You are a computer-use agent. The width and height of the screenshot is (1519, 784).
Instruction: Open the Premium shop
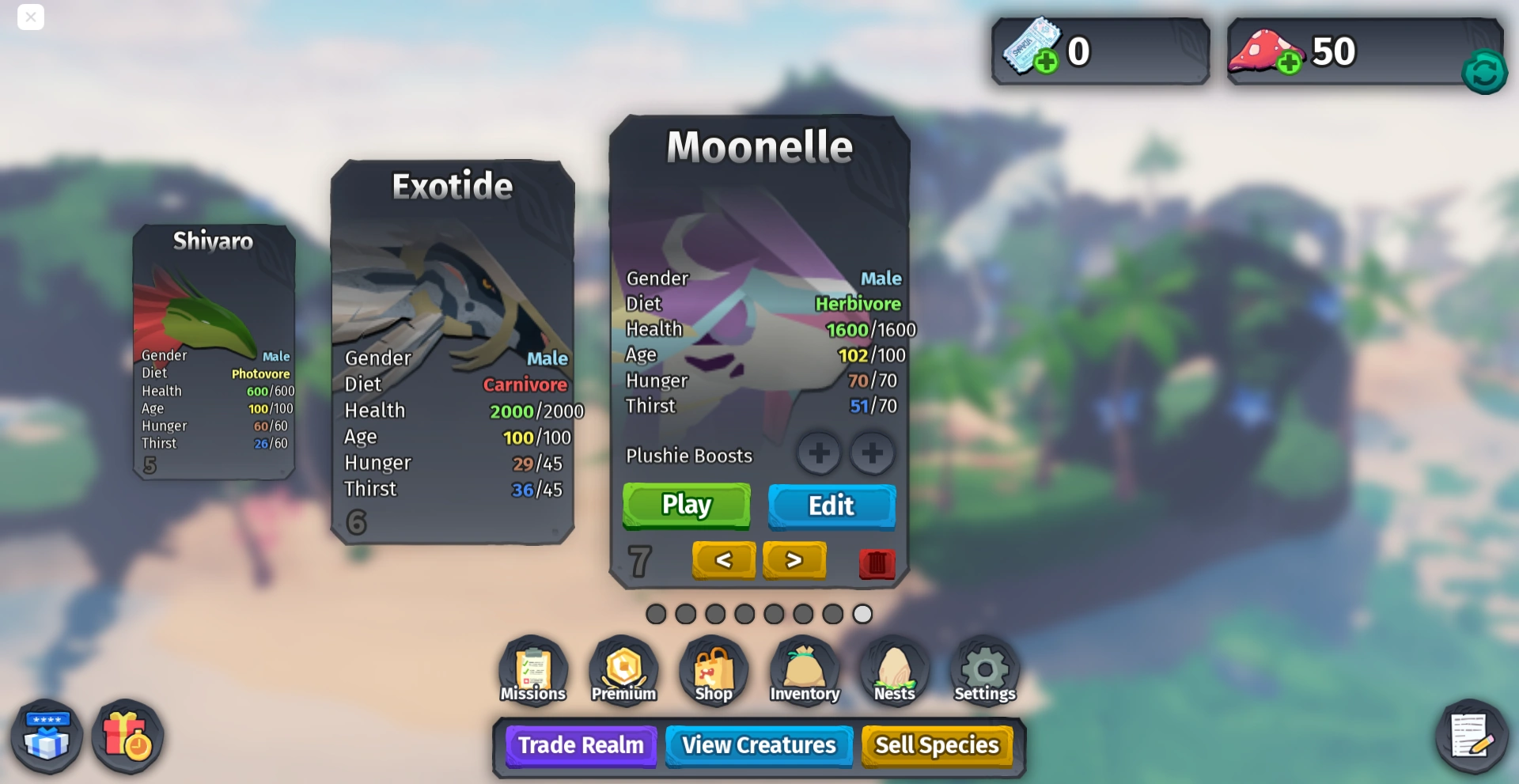pos(623,669)
